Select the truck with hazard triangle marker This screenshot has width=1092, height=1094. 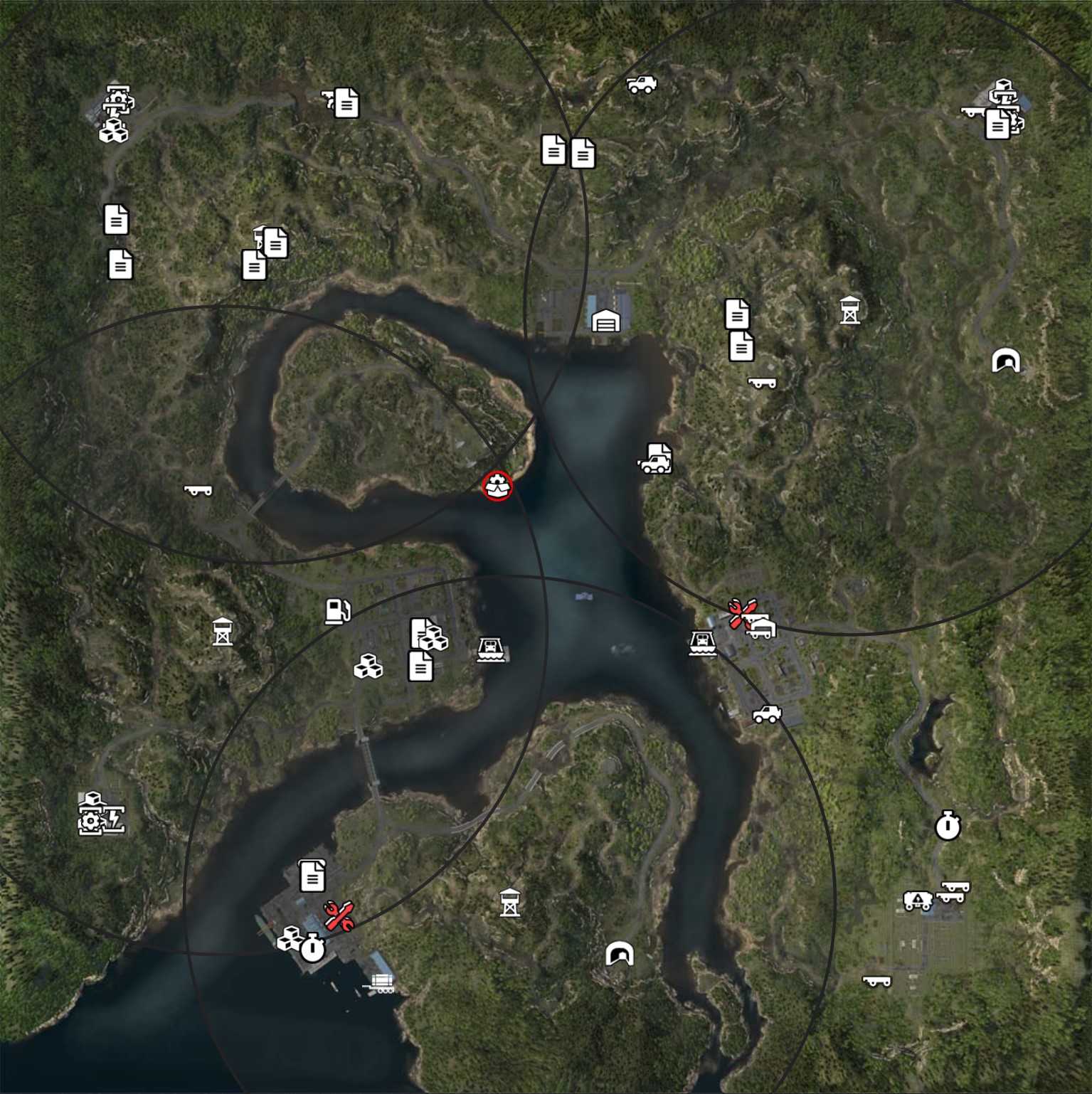coord(918,901)
